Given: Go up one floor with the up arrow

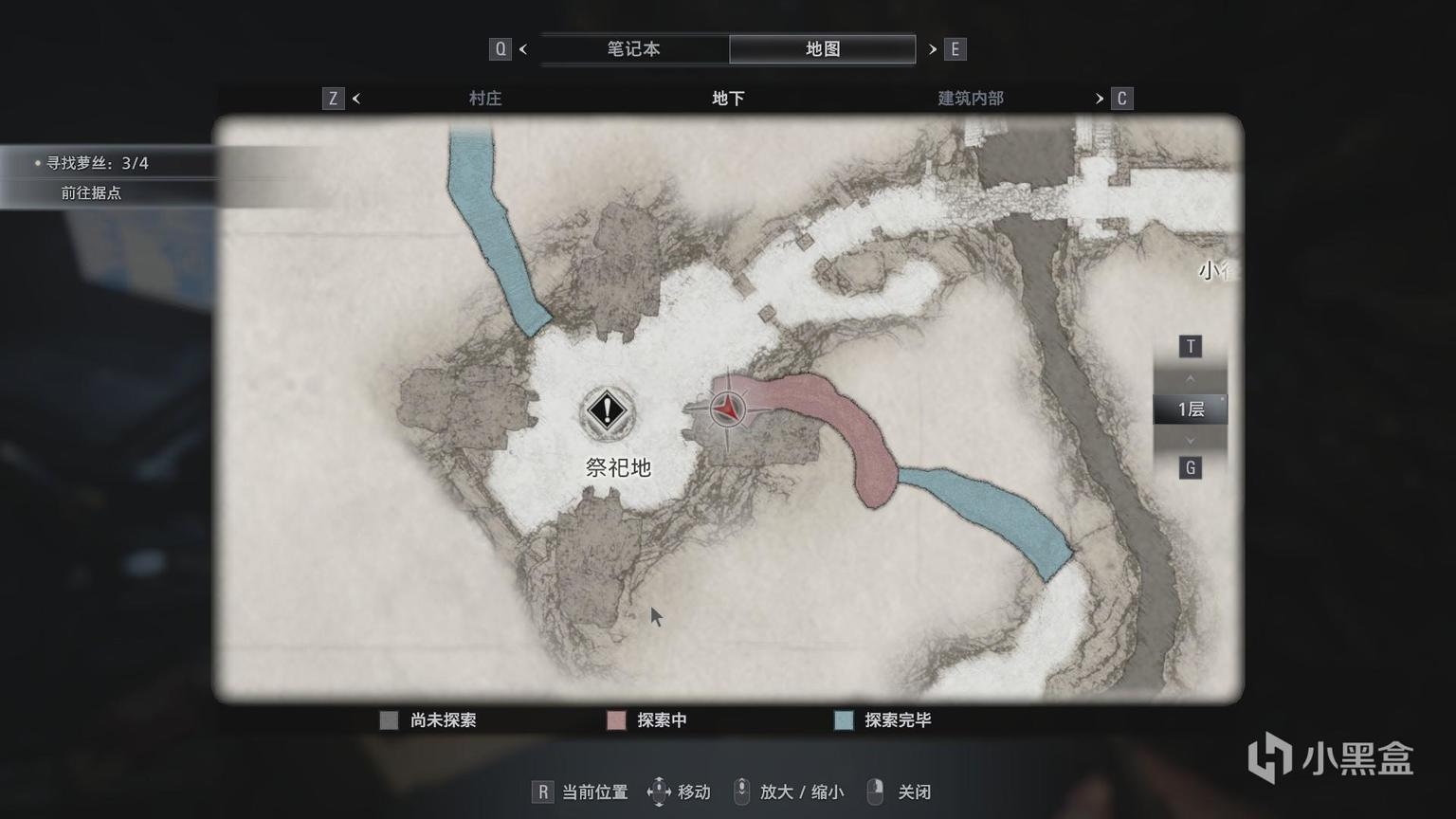Looking at the screenshot, I should pos(1190,378).
